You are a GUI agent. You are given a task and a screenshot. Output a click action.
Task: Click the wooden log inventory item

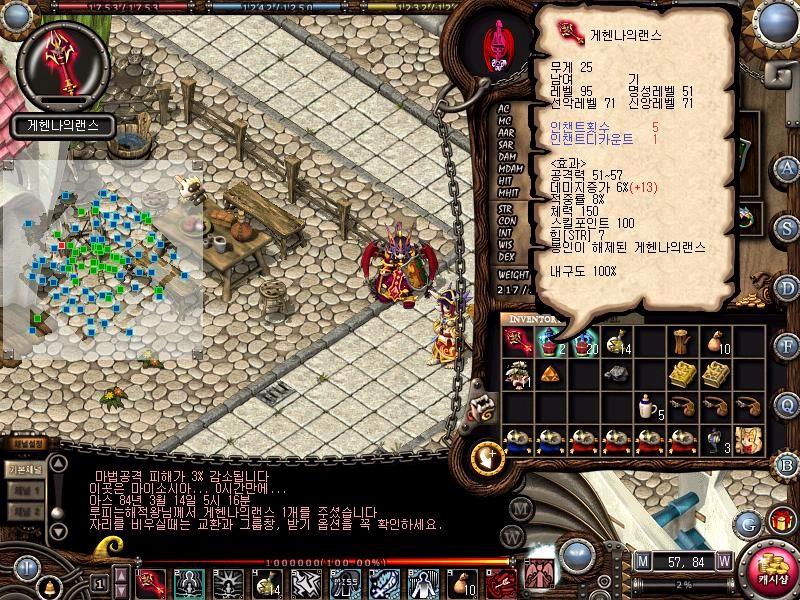pos(682,343)
